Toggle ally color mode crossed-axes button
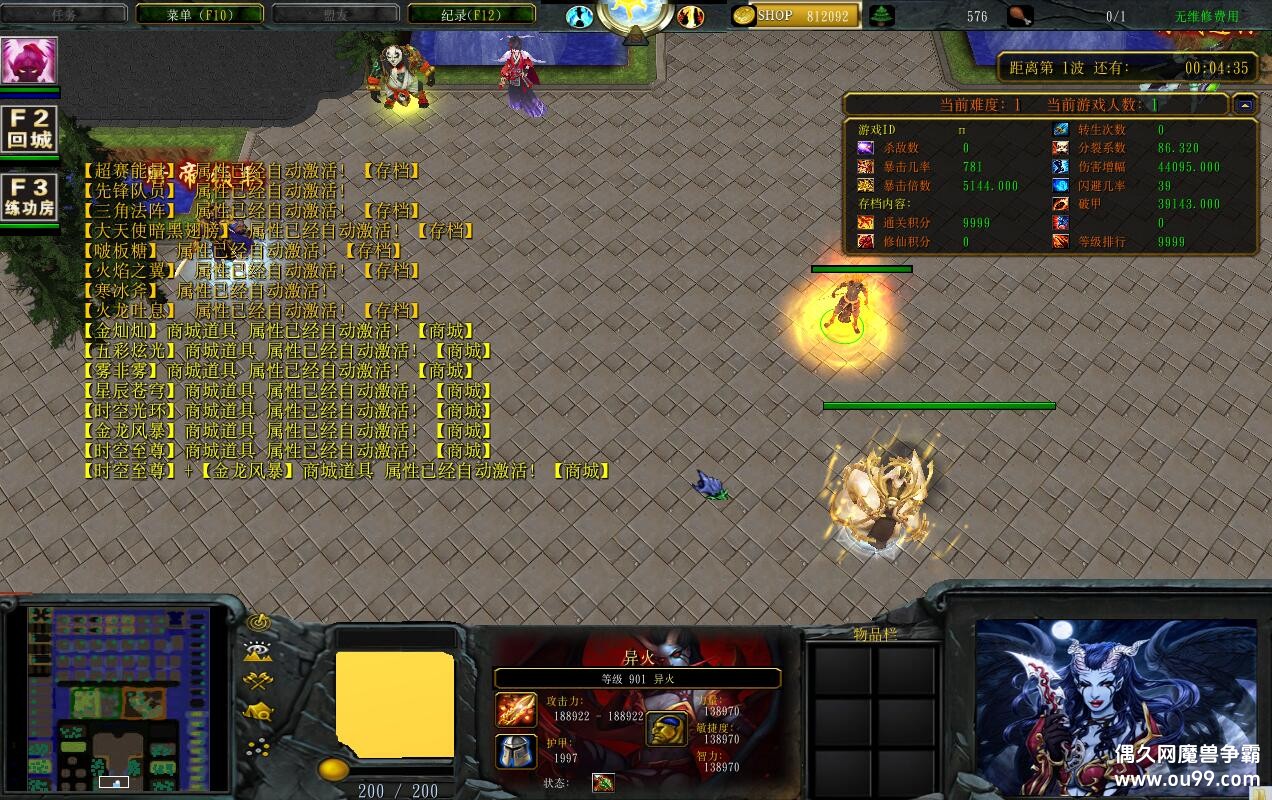The width and height of the screenshot is (1272, 800). (x=259, y=682)
